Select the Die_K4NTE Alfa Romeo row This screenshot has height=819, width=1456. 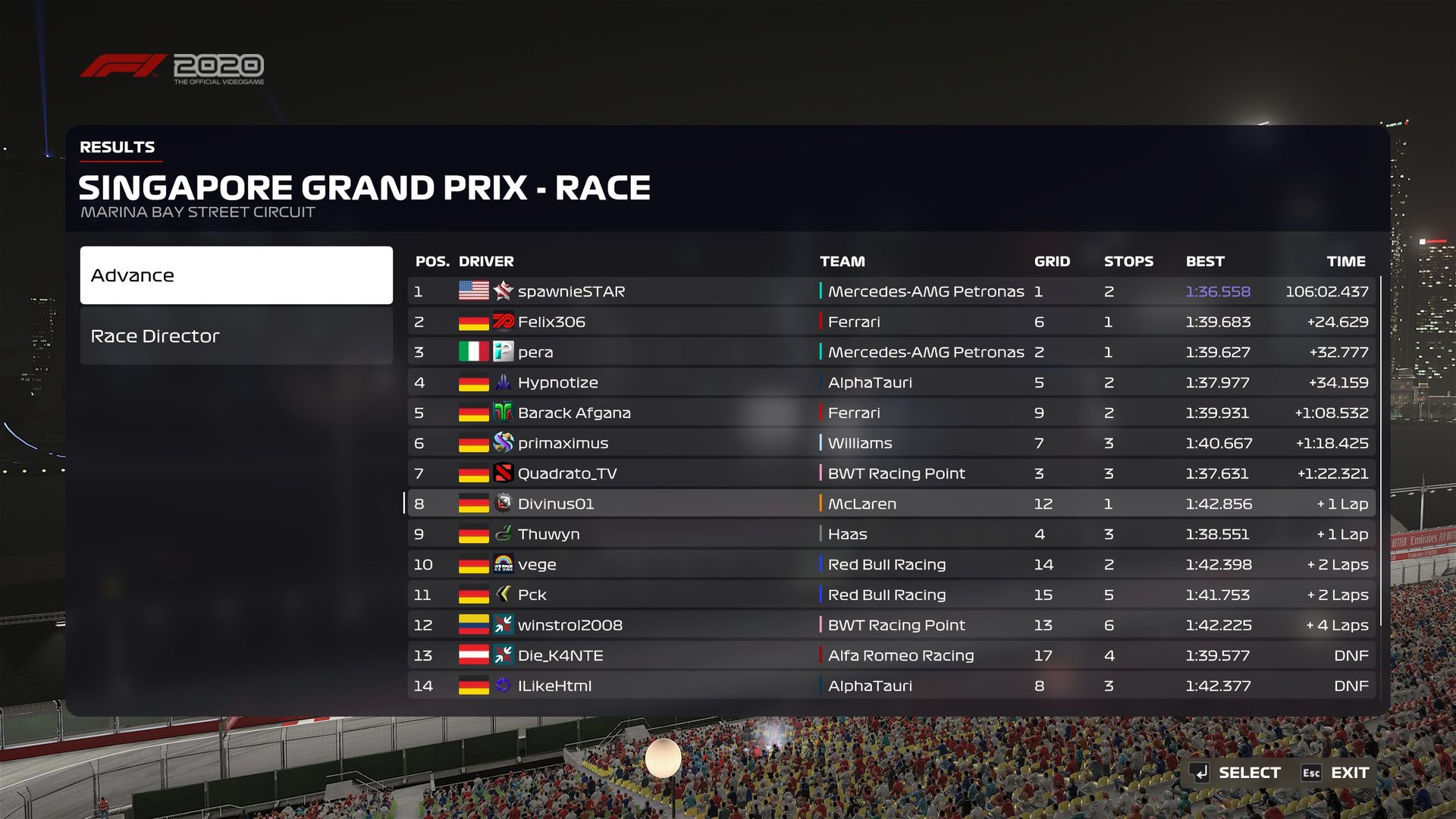click(891, 655)
